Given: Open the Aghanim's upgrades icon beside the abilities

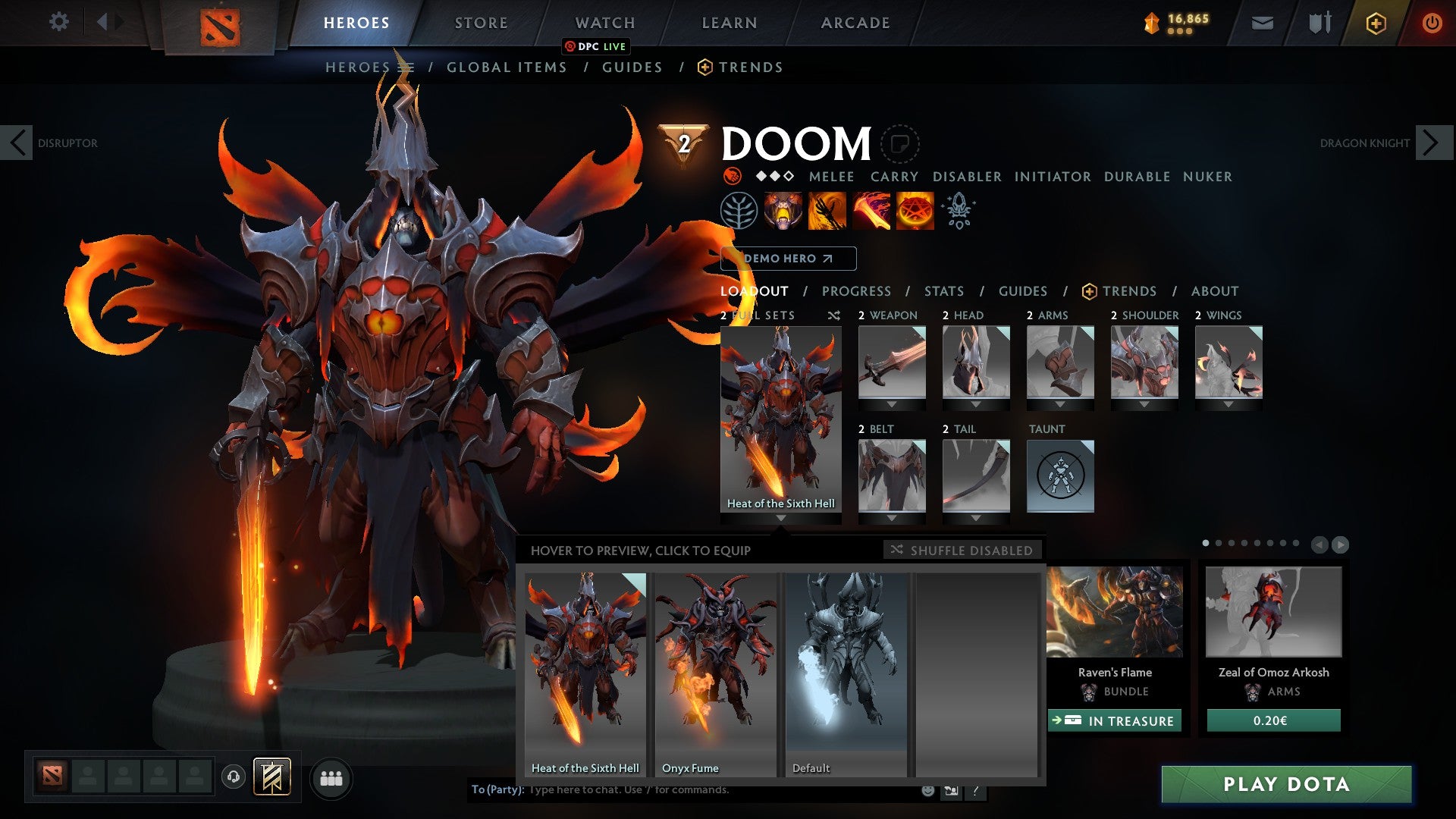Looking at the screenshot, I should point(958,211).
